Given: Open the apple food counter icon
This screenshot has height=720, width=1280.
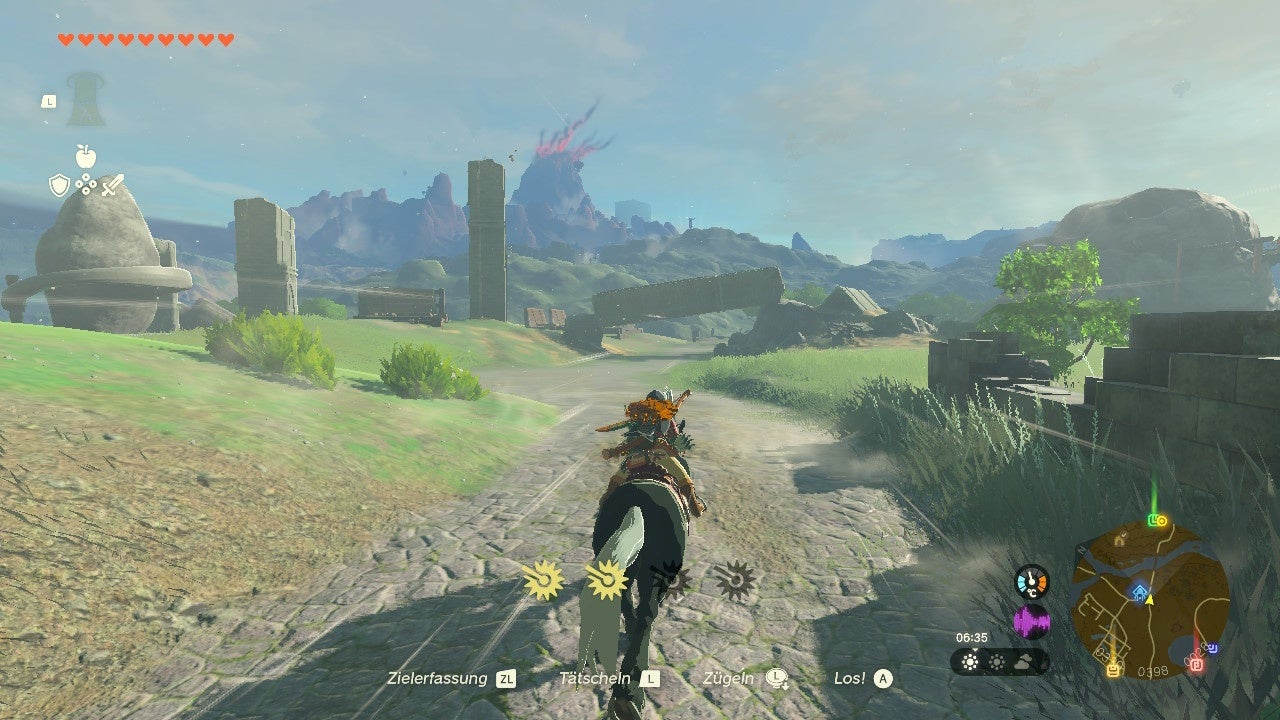Looking at the screenshot, I should point(86,156).
